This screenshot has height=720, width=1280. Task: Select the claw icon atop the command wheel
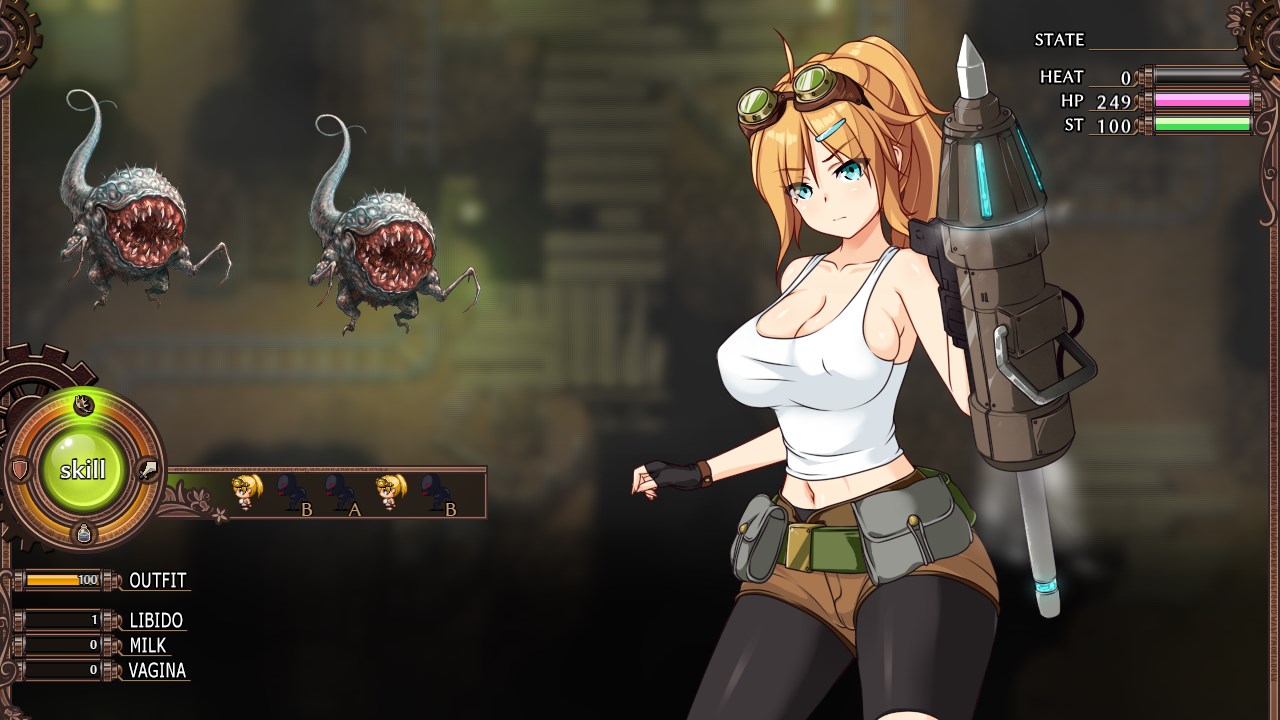[84, 404]
